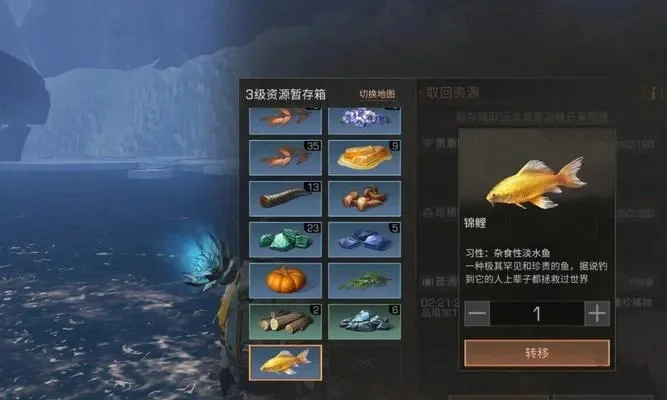Viewport: 667px width, 400px height.
Task: Choose the orange leaves slot with 35
Action: 285,157
